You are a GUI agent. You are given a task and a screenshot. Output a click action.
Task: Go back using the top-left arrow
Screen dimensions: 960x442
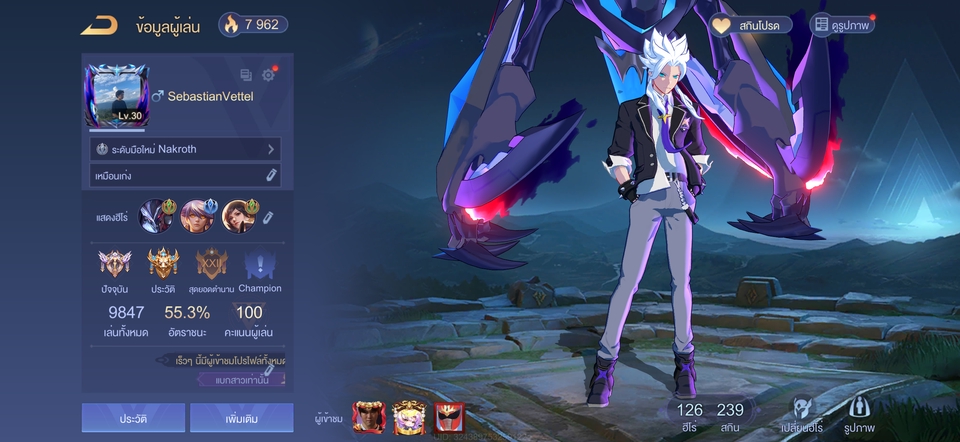coord(99,26)
